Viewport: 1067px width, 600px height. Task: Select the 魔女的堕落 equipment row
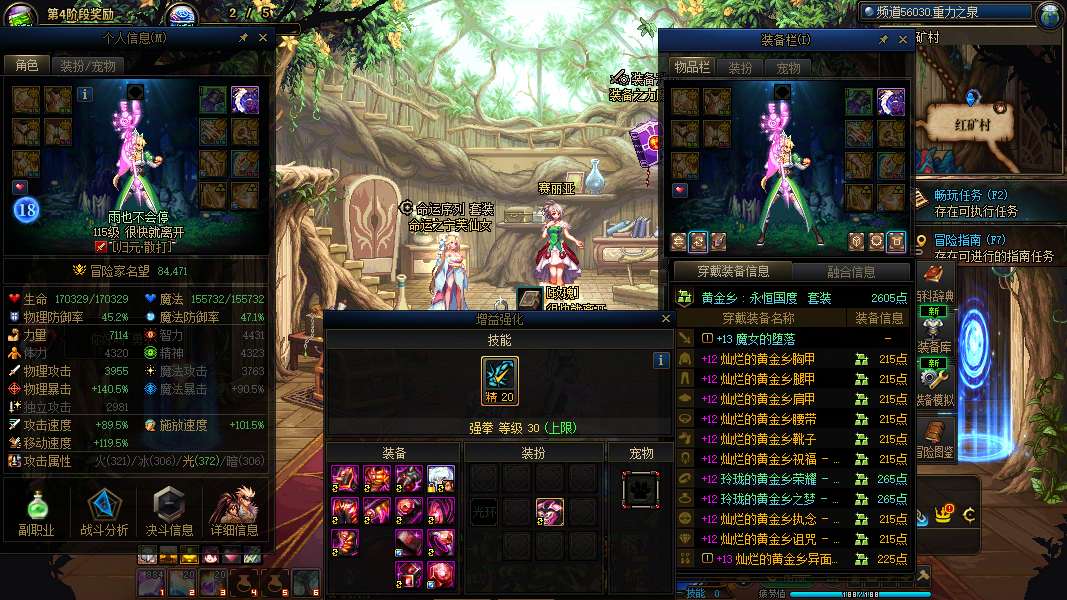(x=762, y=339)
